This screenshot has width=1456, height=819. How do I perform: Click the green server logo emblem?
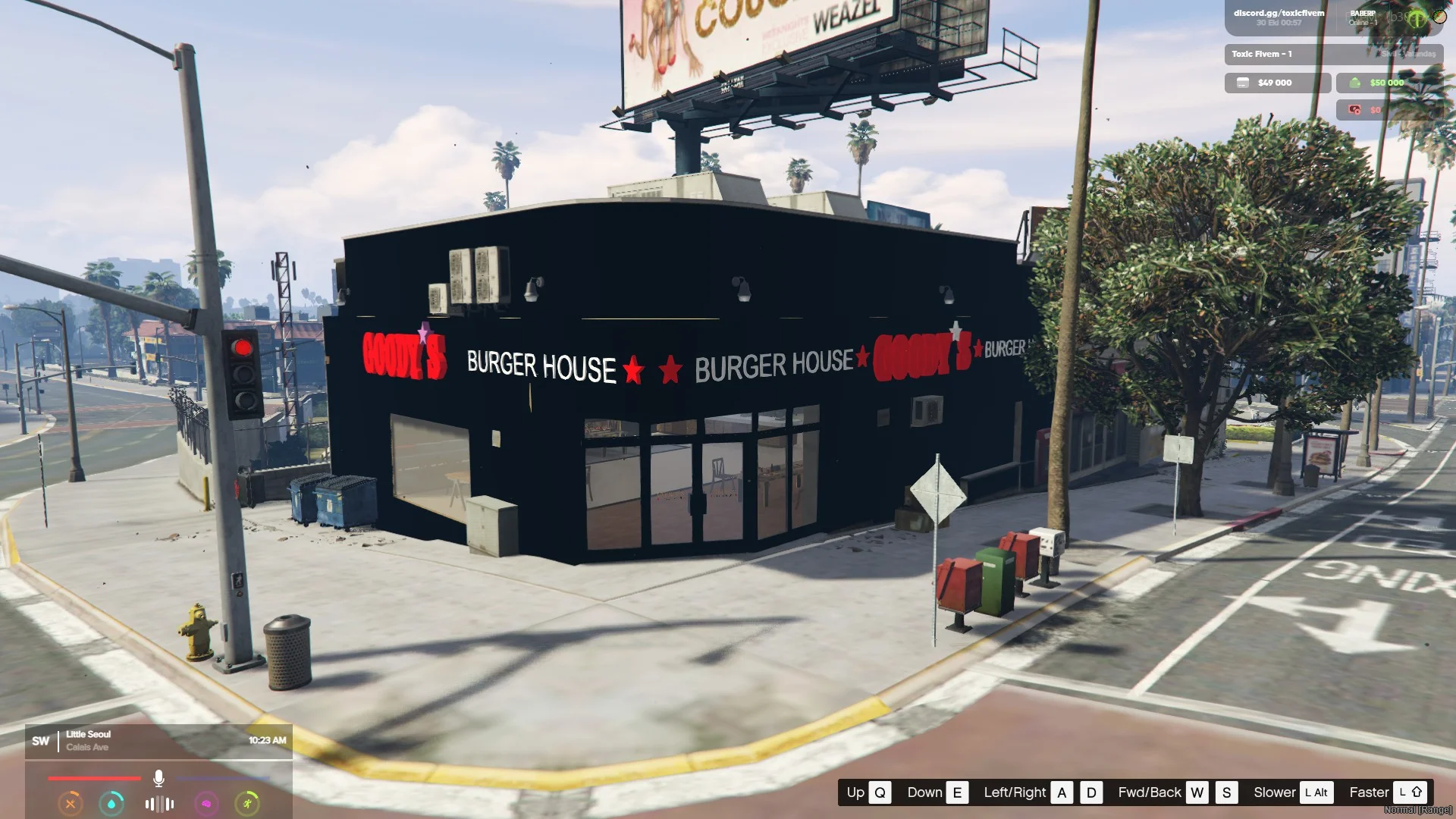pyautogui.click(x=1417, y=19)
